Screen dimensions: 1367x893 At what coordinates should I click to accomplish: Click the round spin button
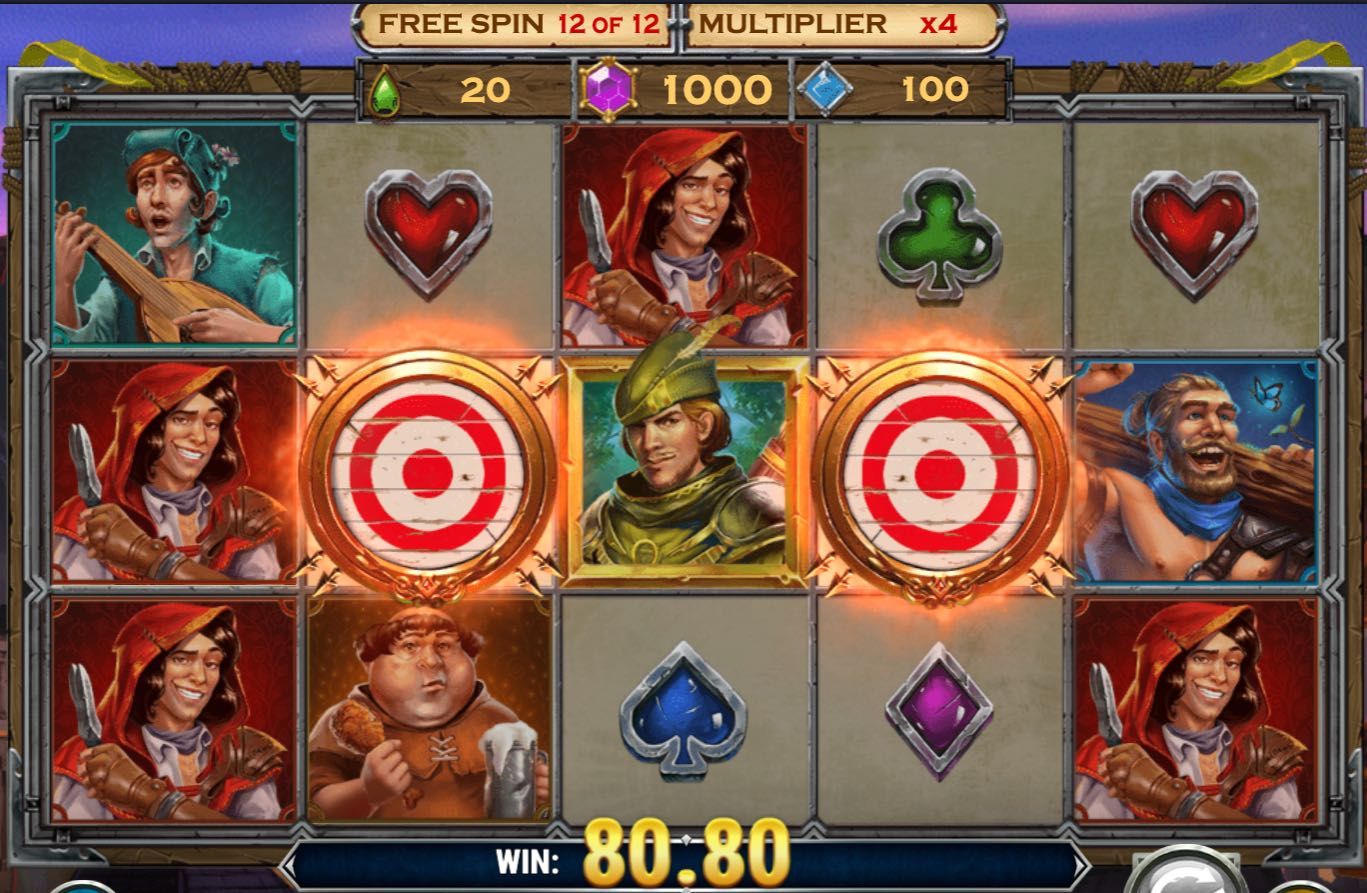click(1187, 878)
